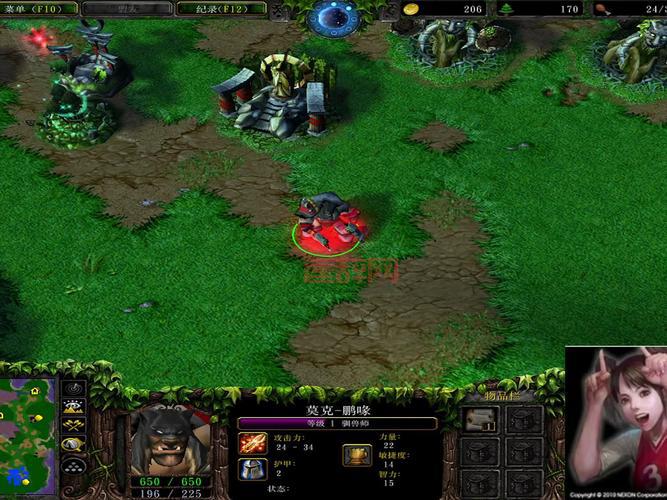Open the game menu (F10) button
The image size is (667, 500).
[x=35, y=8]
